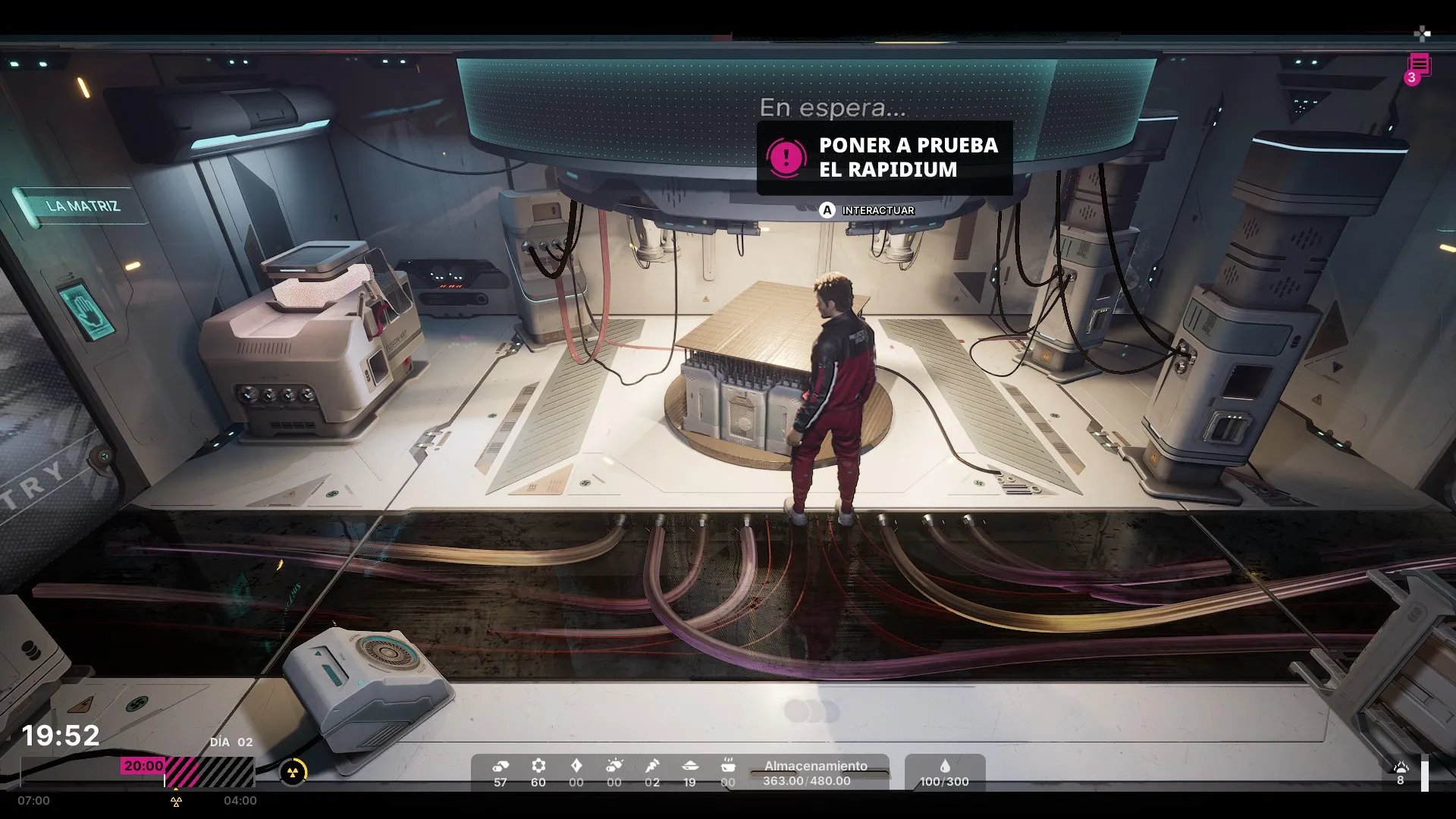Select the steaming cooked meal icon
Viewport: 1456px width, 819px height.
[728, 764]
